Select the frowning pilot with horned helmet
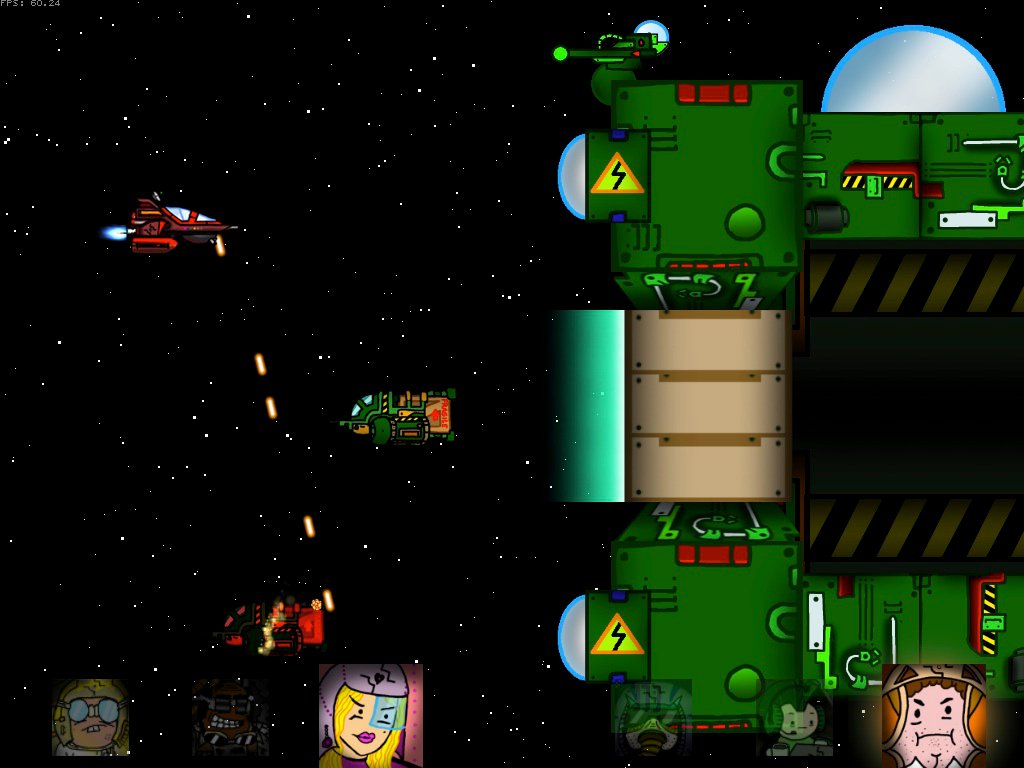Screen dimensions: 1024x768 tap(933, 714)
